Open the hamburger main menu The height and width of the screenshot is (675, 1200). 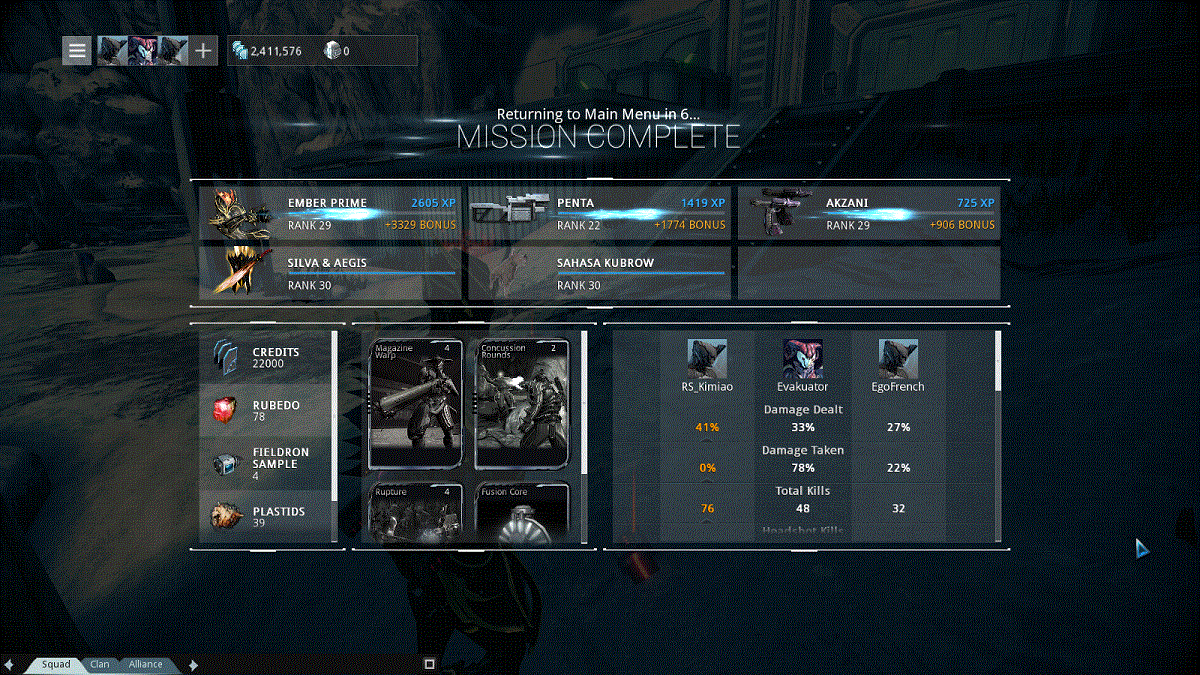[x=77, y=50]
